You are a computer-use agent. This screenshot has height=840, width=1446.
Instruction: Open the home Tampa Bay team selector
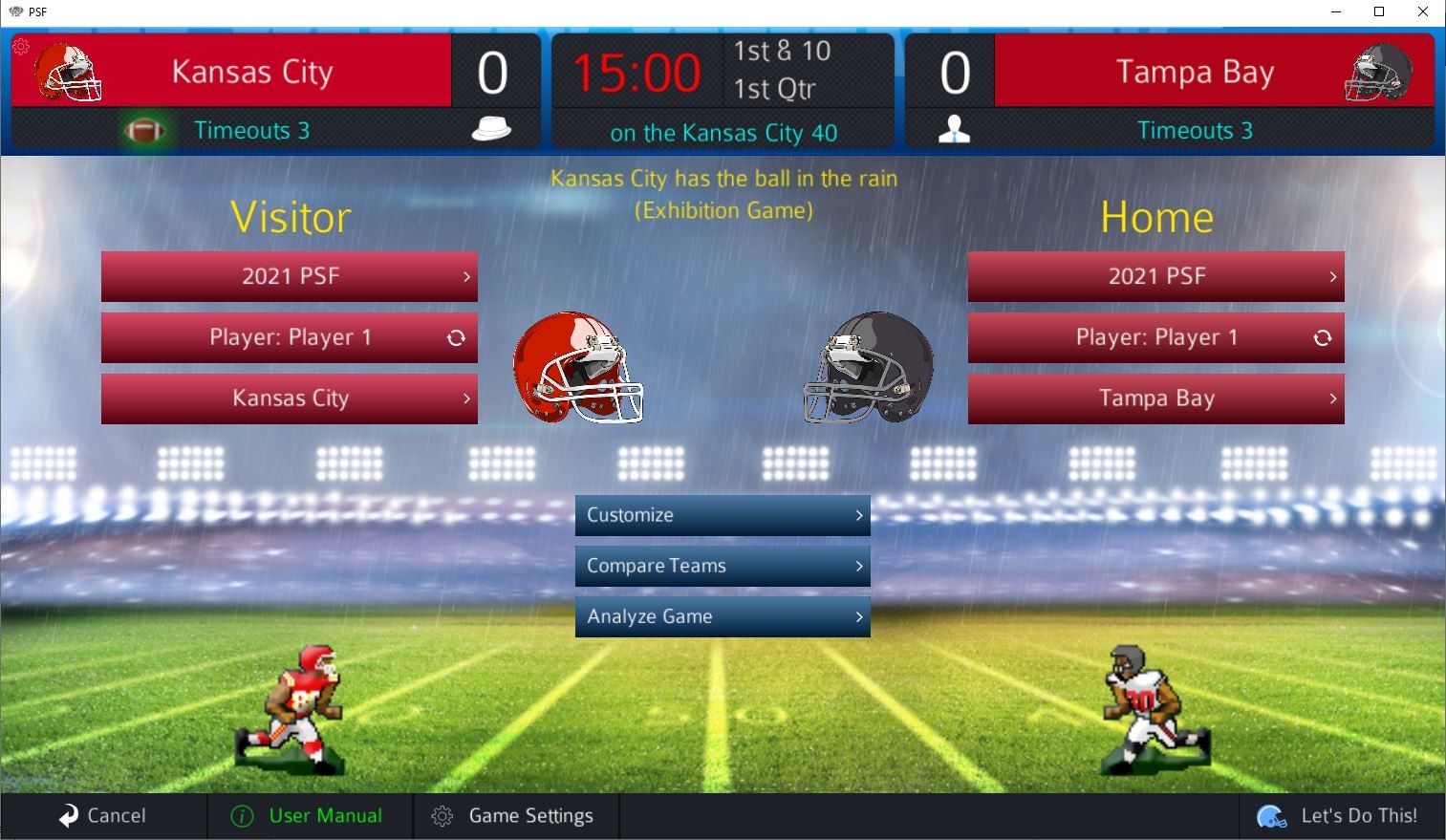(1155, 398)
